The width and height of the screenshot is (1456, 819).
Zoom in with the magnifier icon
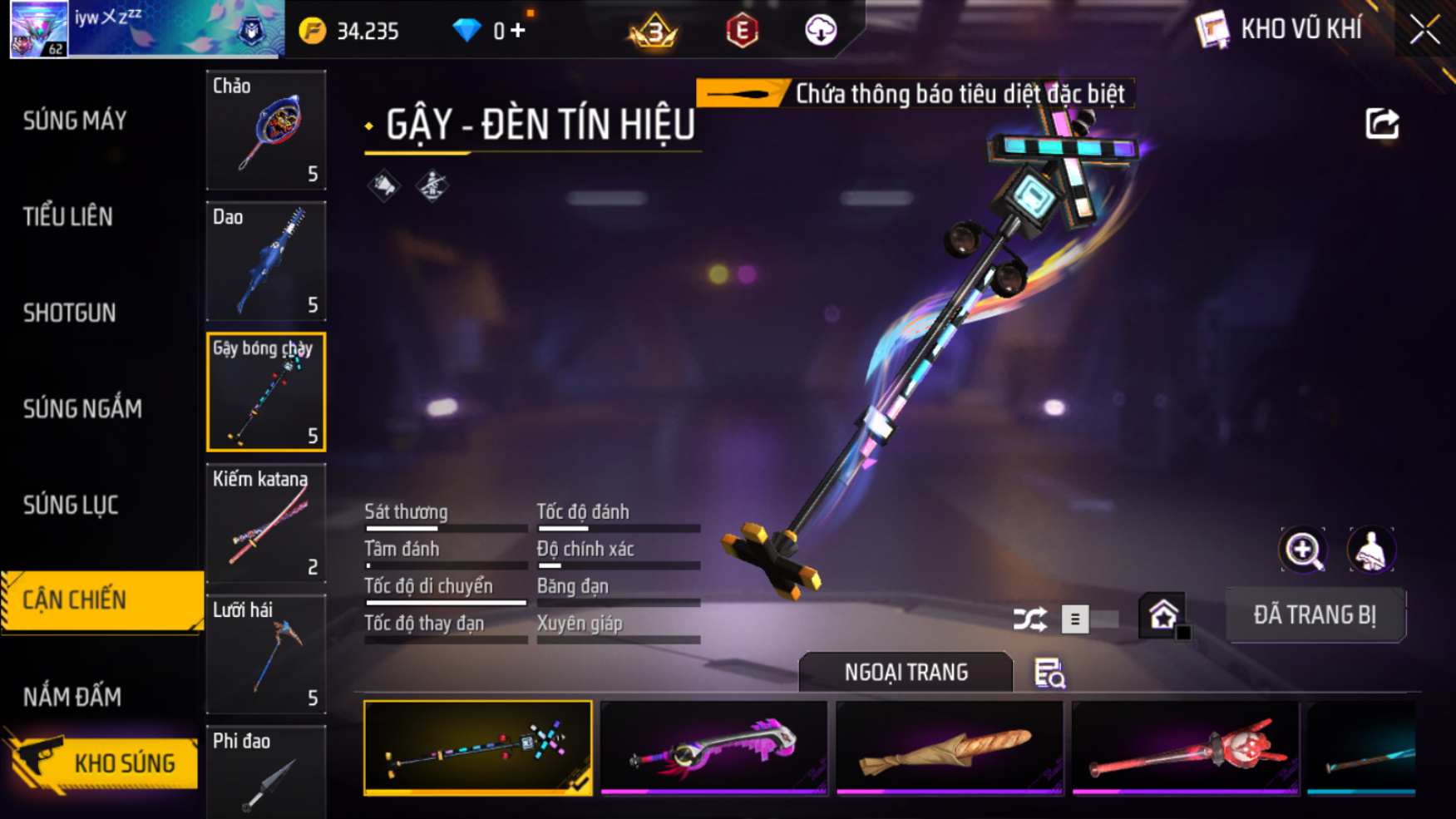click(1303, 550)
